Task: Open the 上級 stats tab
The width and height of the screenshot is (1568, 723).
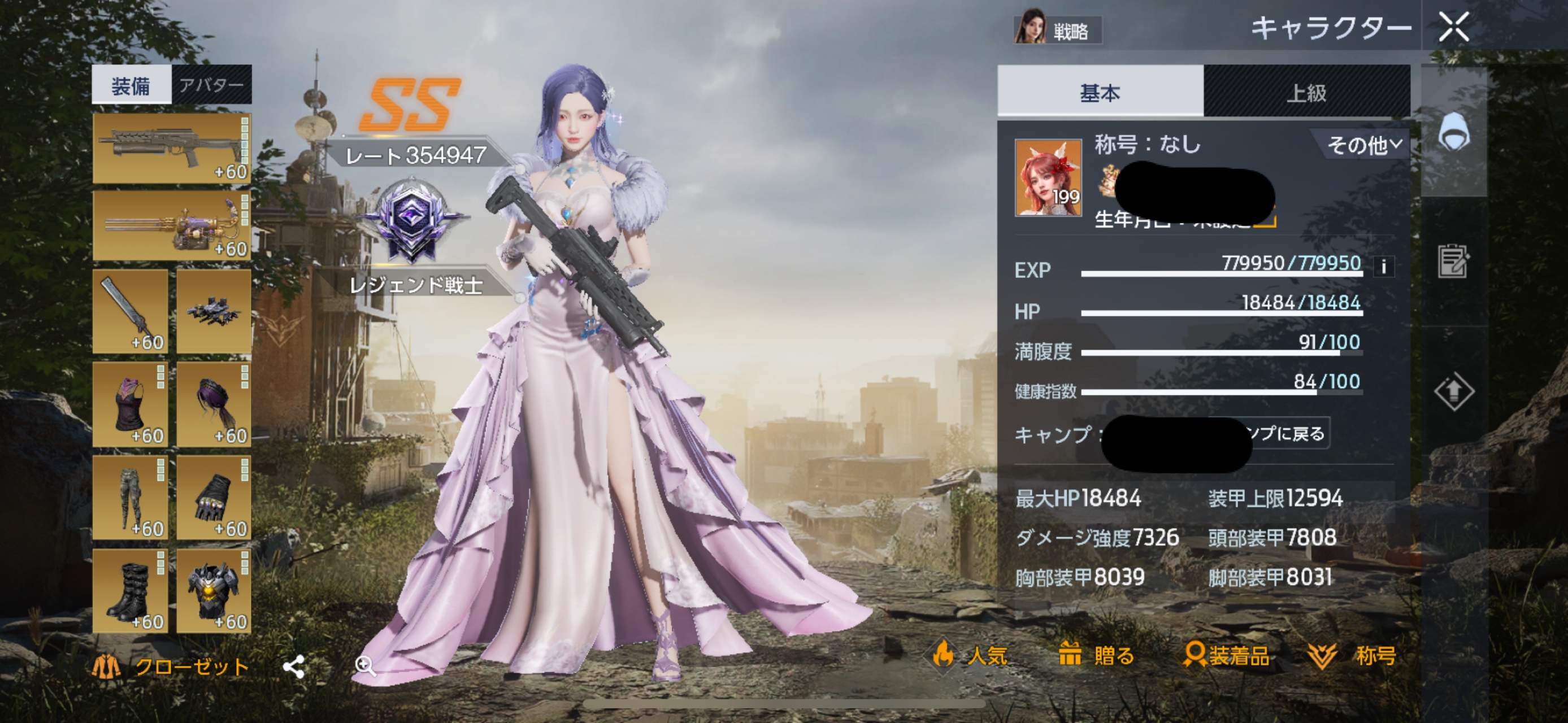Action: tap(1306, 93)
